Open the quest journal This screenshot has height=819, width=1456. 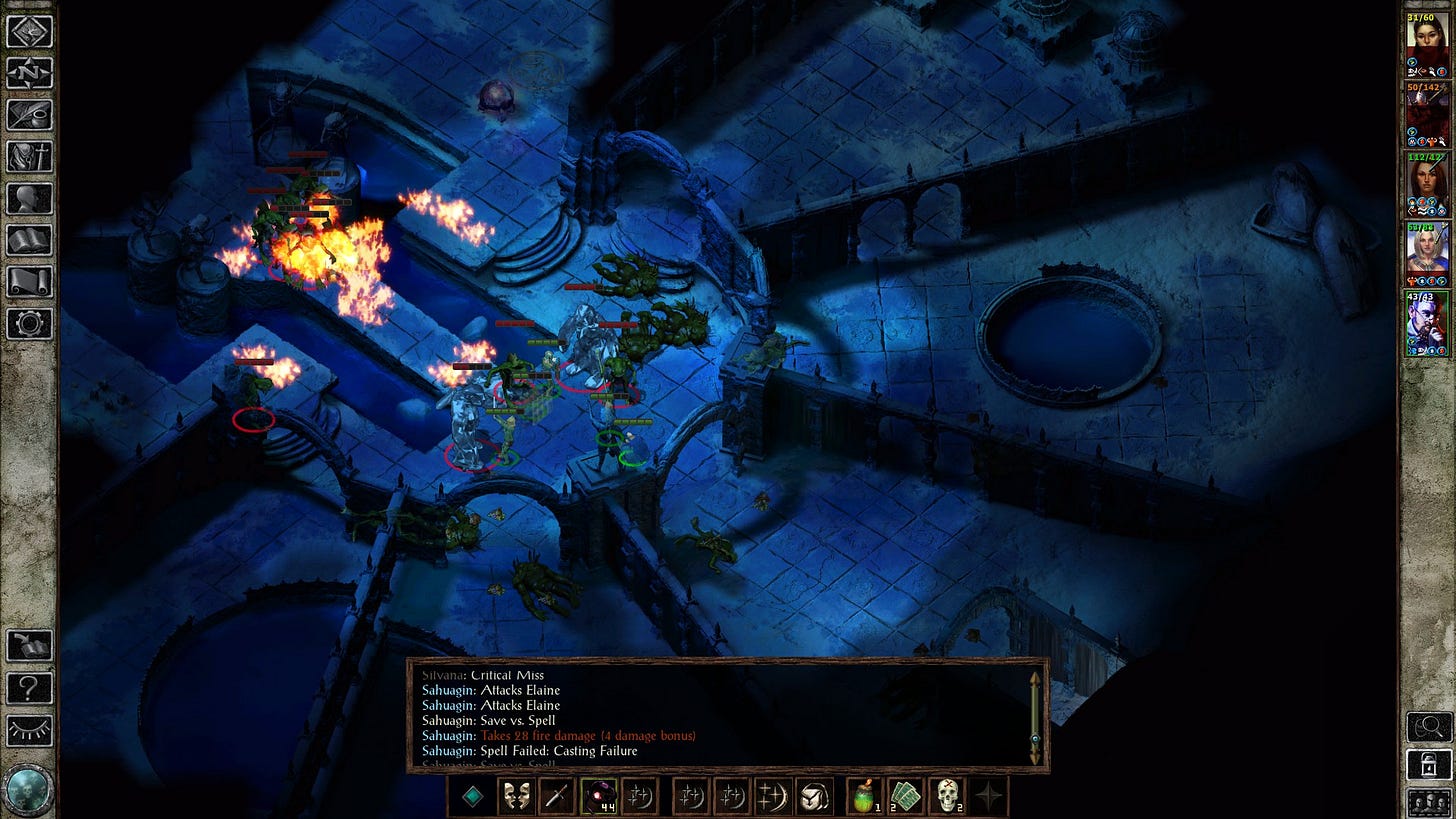tap(29, 114)
